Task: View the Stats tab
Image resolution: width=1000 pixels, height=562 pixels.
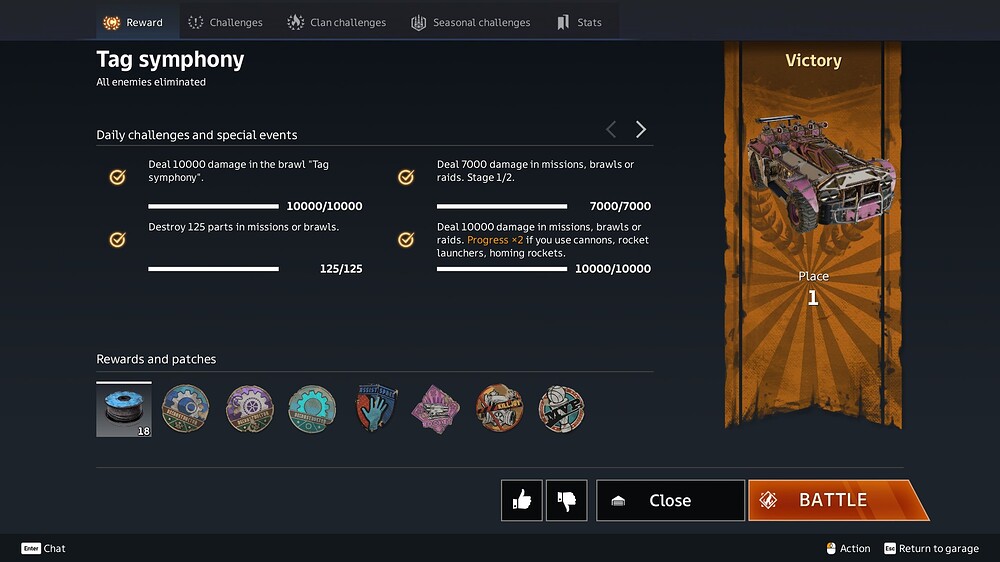Action: pyautogui.click(x=579, y=22)
